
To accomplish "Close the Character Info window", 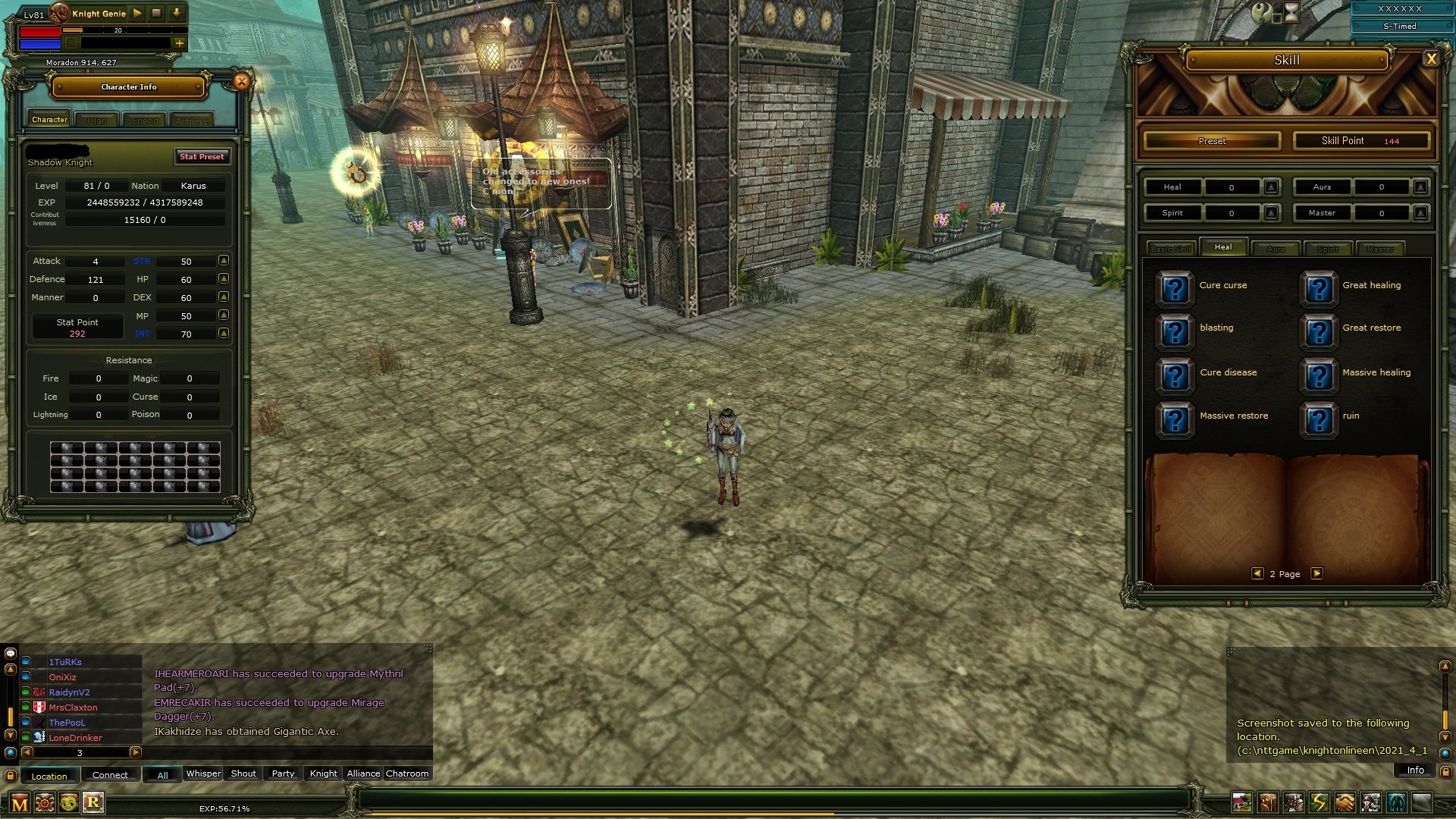I will (241, 82).
